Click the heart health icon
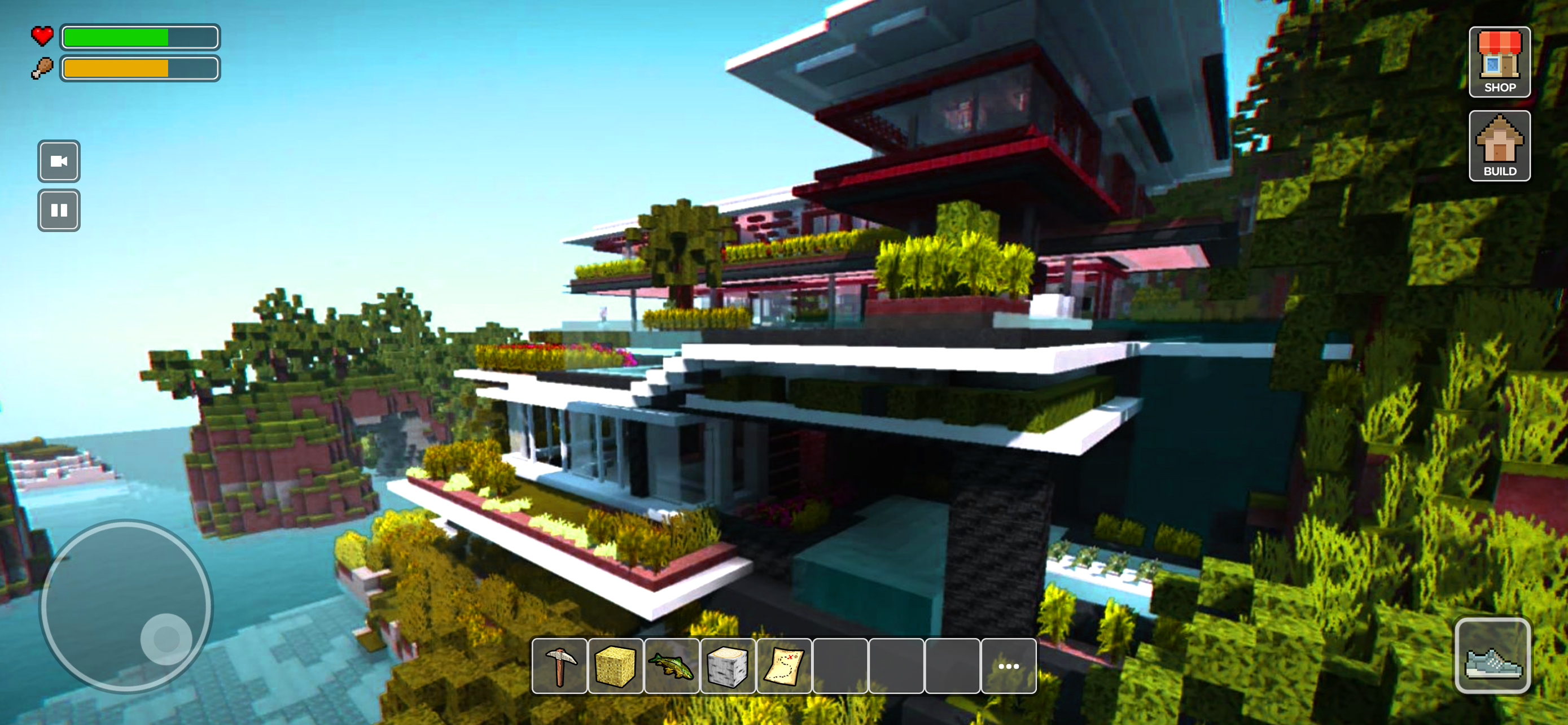 coord(41,37)
